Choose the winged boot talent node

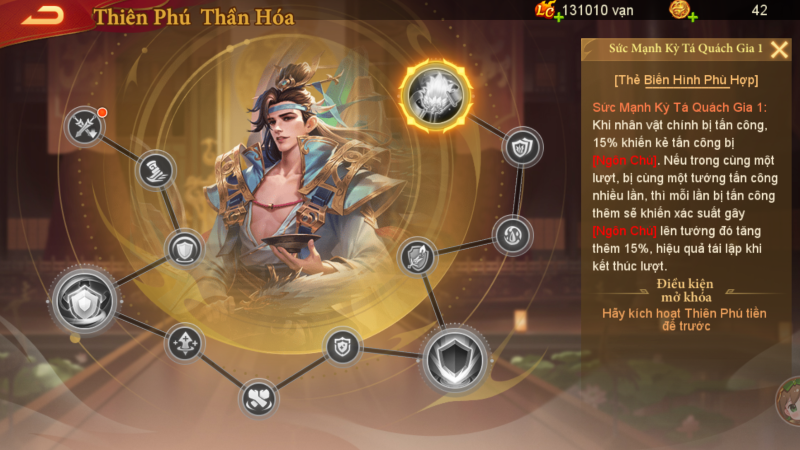coord(155,169)
